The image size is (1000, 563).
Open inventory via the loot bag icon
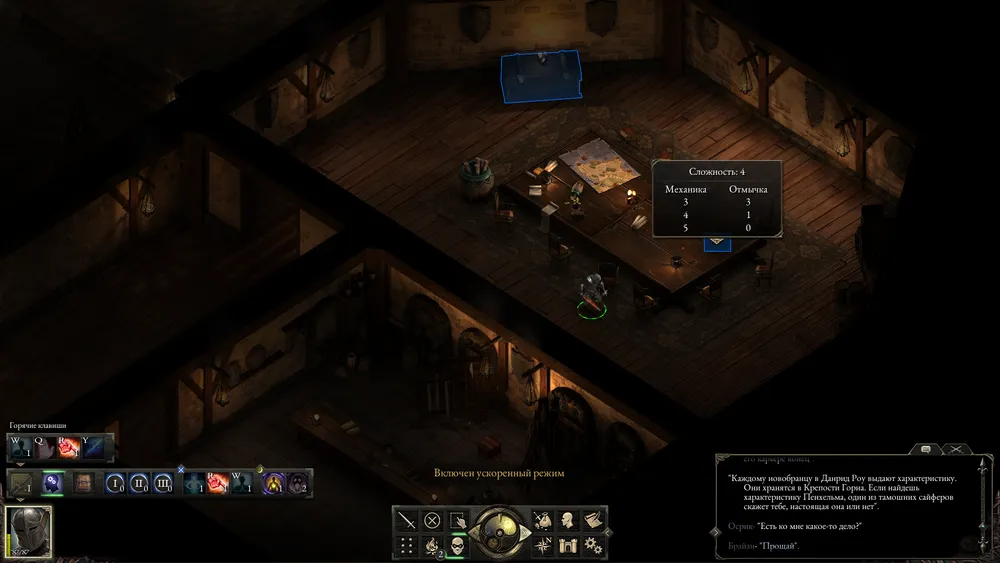click(x=543, y=520)
